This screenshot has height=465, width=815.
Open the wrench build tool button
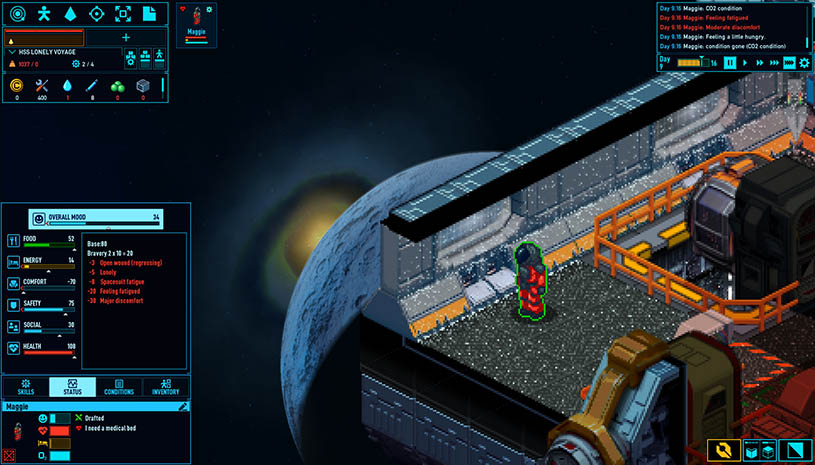coord(723,450)
